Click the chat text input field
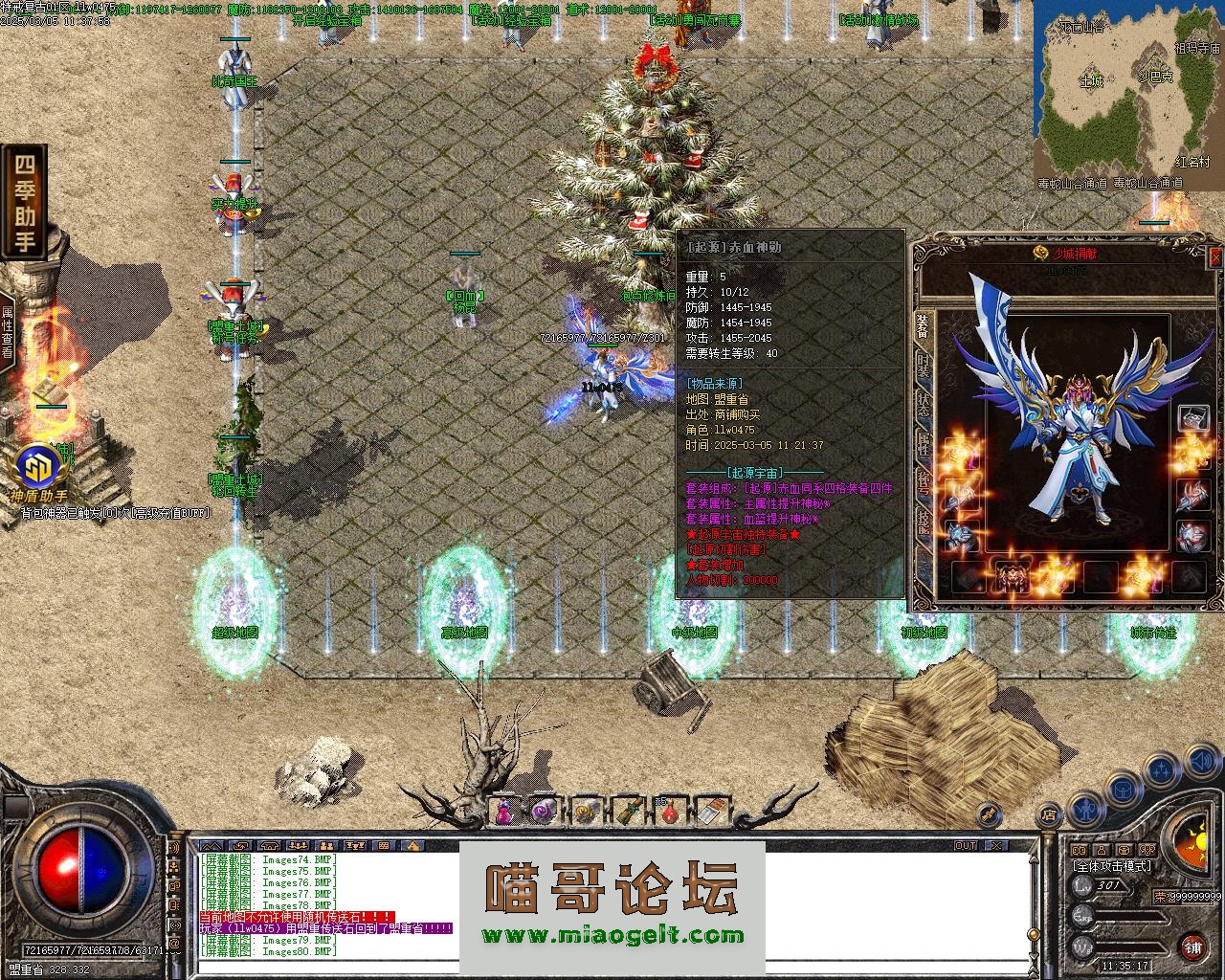The height and width of the screenshot is (980, 1225). [x=612, y=967]
